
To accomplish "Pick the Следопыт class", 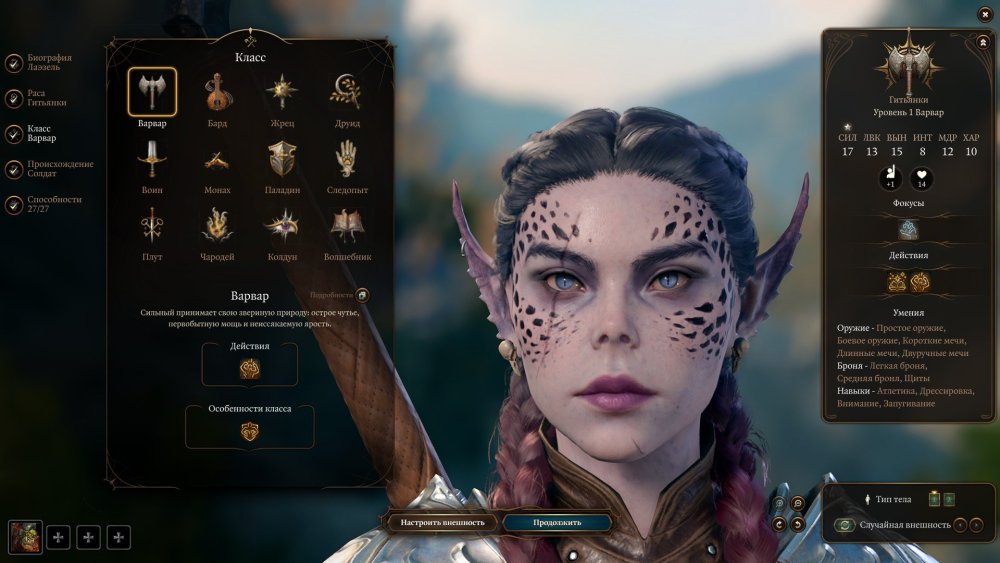I will [347, 159].
